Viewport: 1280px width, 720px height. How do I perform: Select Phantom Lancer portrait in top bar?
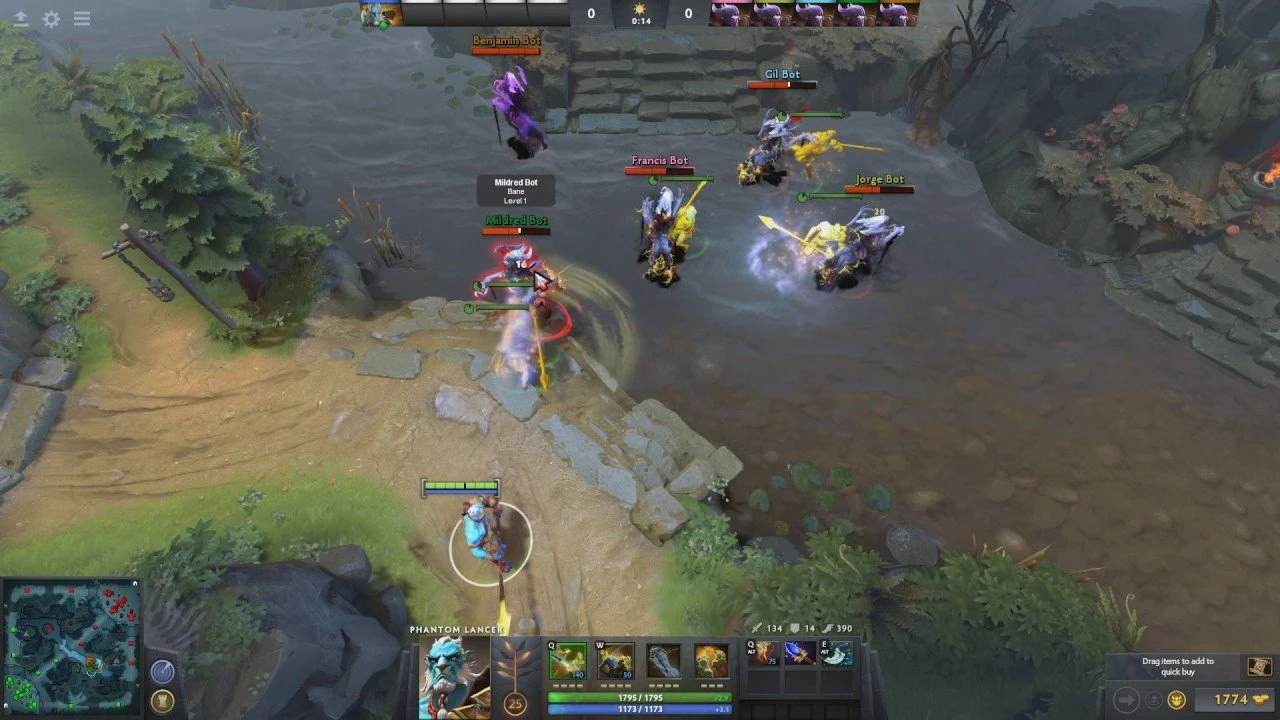coord(381,13)
